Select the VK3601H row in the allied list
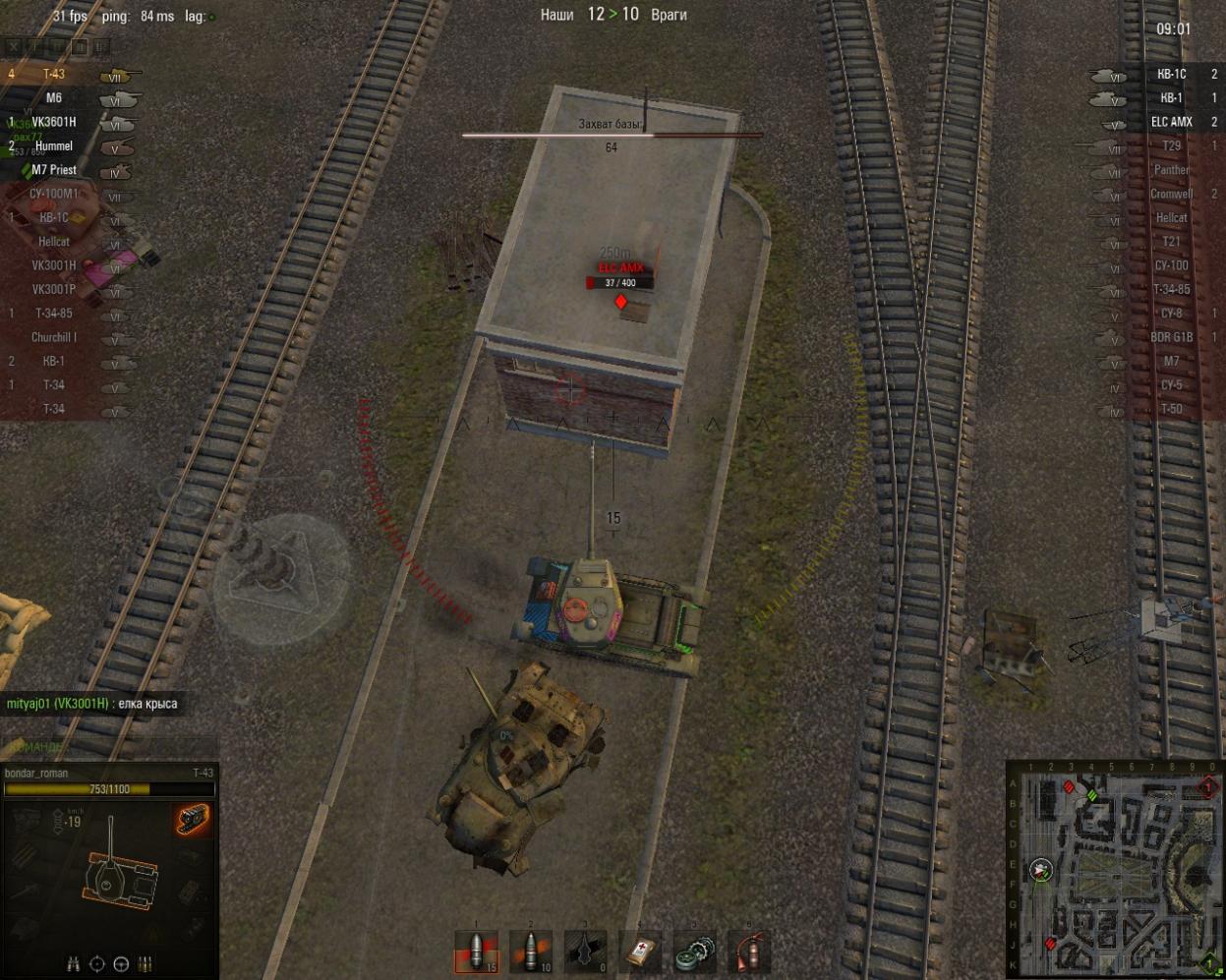 point(54,122)
